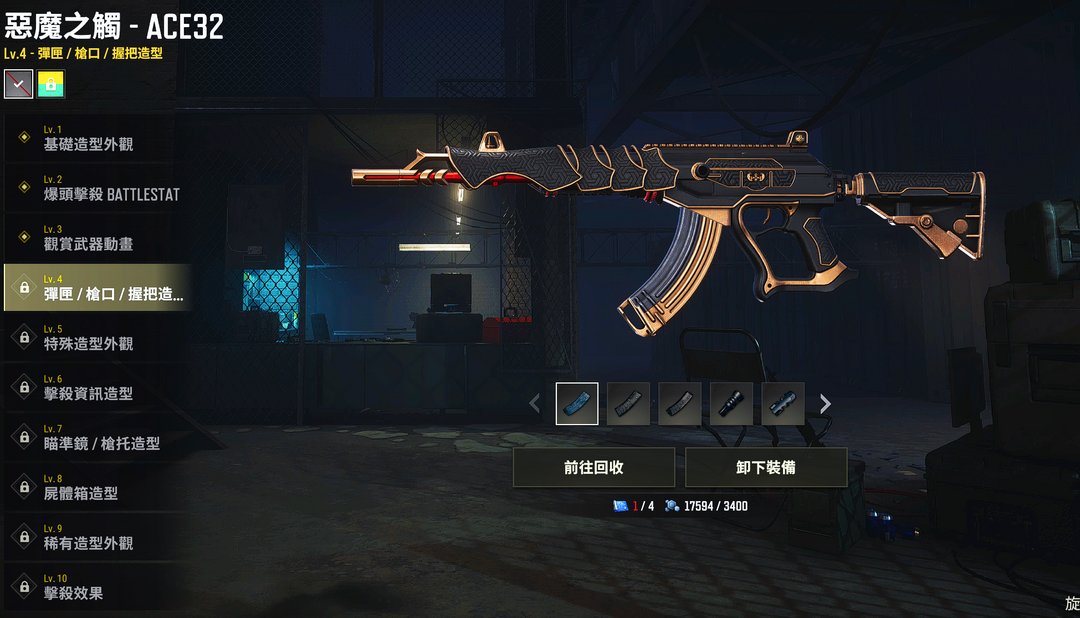Viewport: 1080px width, 618px height.
Task: Open locked Lv. 8 屍體箱造型 entry
Action: point(95,488)
